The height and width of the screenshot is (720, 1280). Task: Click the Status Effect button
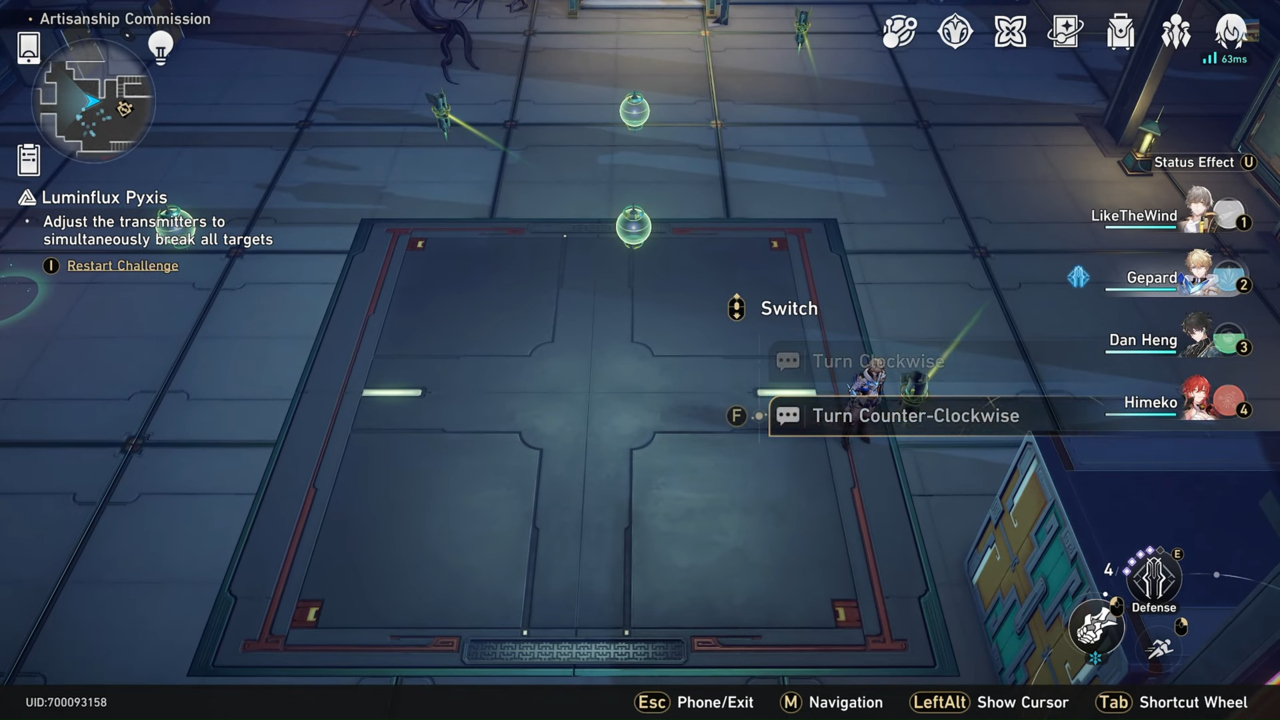[1204, 162]
